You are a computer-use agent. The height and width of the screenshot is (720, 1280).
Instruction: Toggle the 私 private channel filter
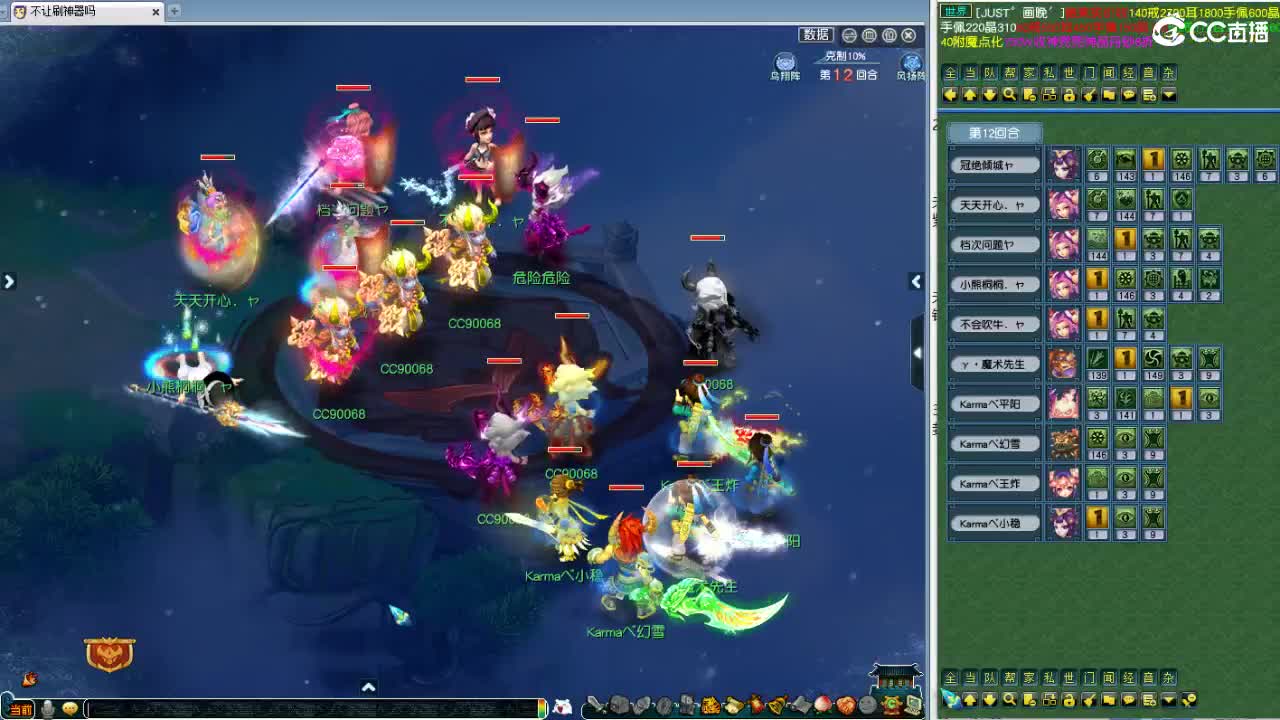coord(1050,73)
